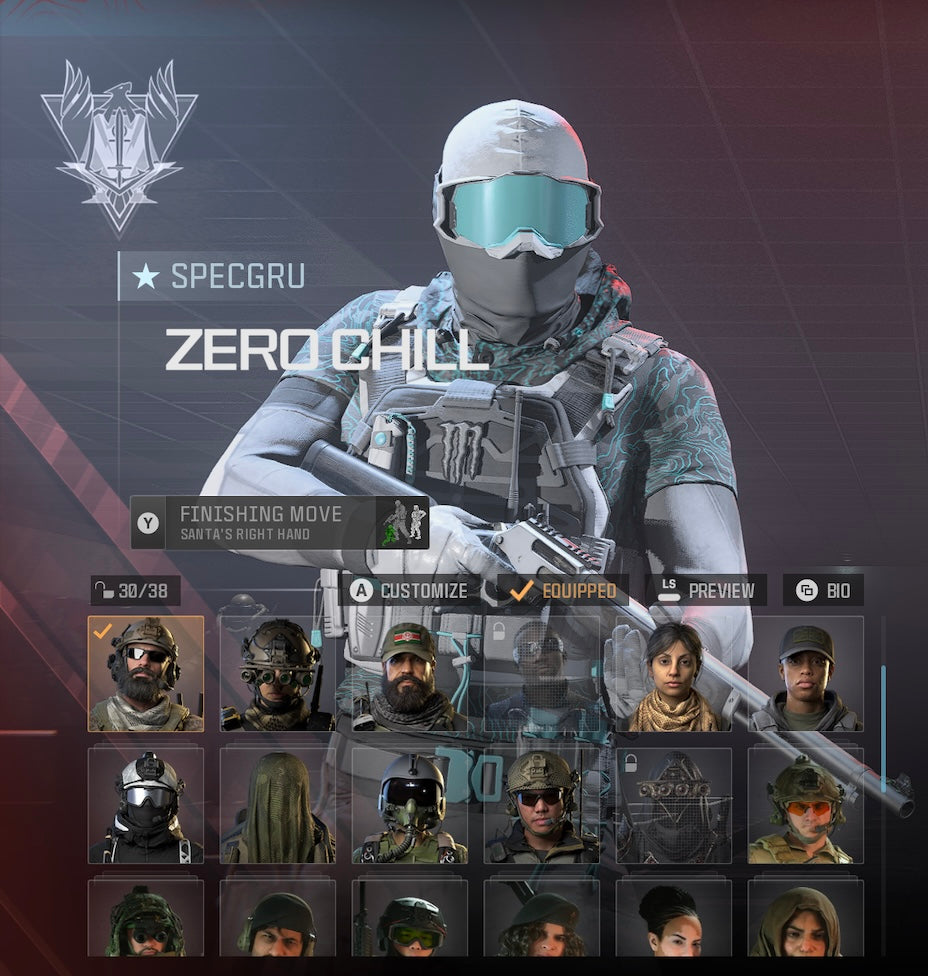The image size is (928, 976).
Task: Select the operator in white helmet and black mask
Action: tap(146, 806)
